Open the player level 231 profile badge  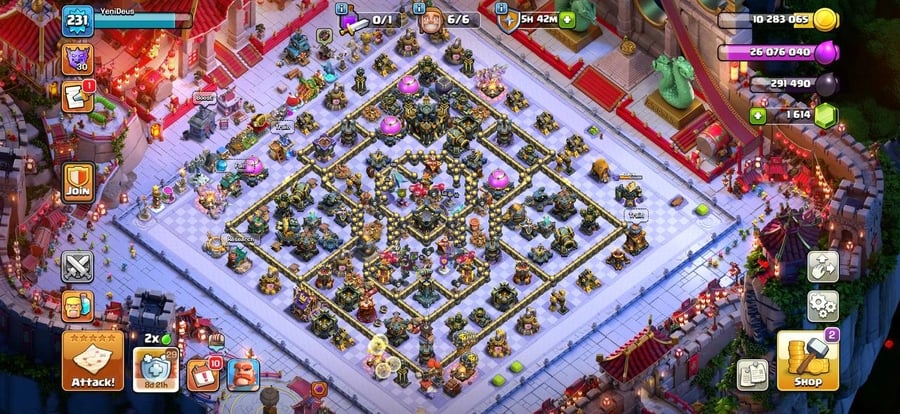coord(77,20)
